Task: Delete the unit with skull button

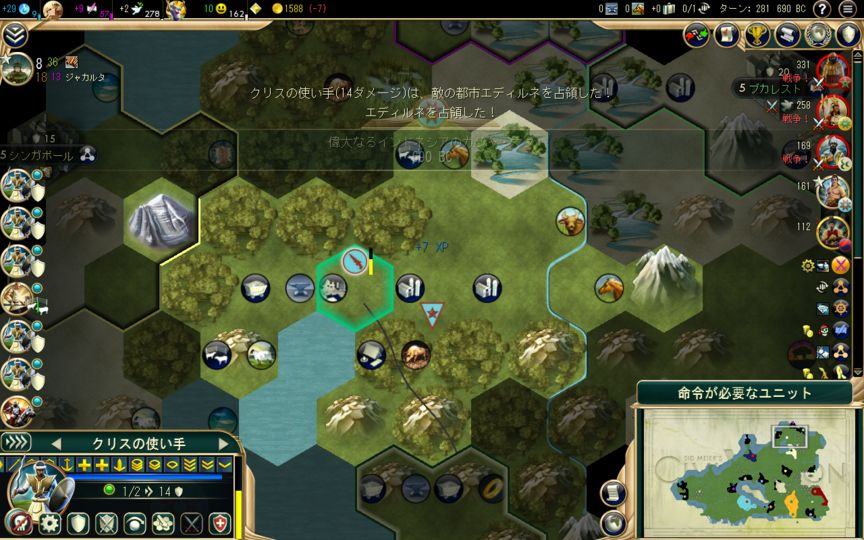Action: (x=18, y=523)
